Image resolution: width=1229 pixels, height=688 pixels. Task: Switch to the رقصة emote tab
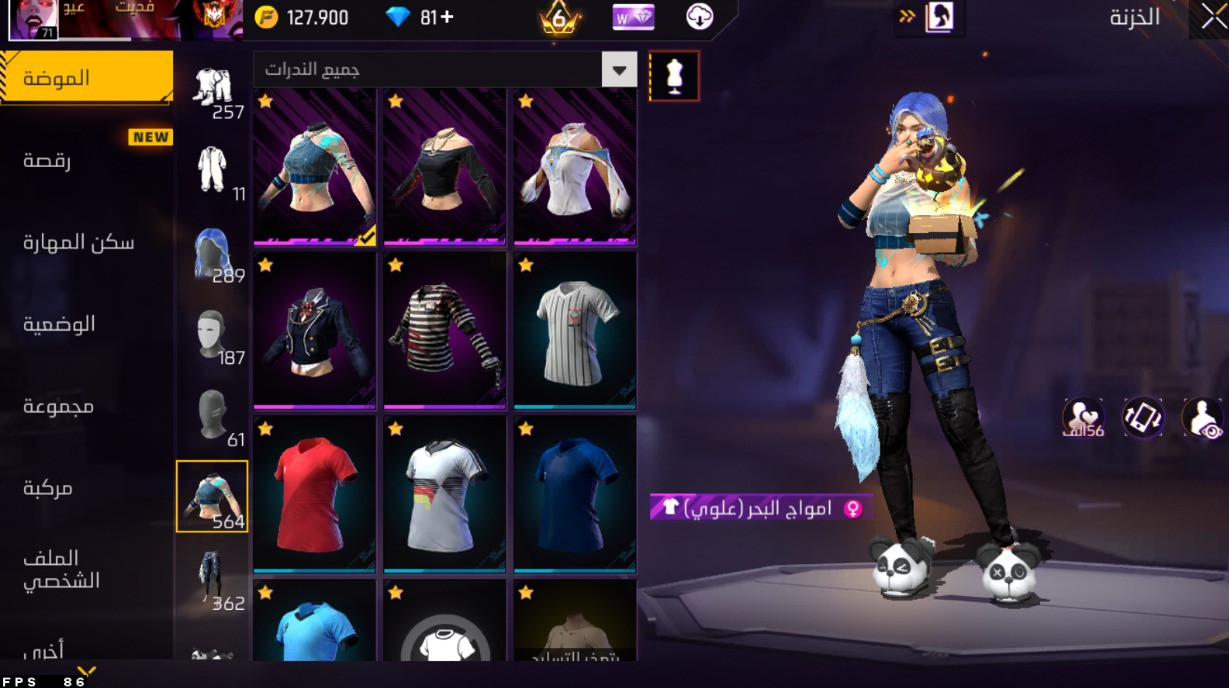(x=47, y=160)
